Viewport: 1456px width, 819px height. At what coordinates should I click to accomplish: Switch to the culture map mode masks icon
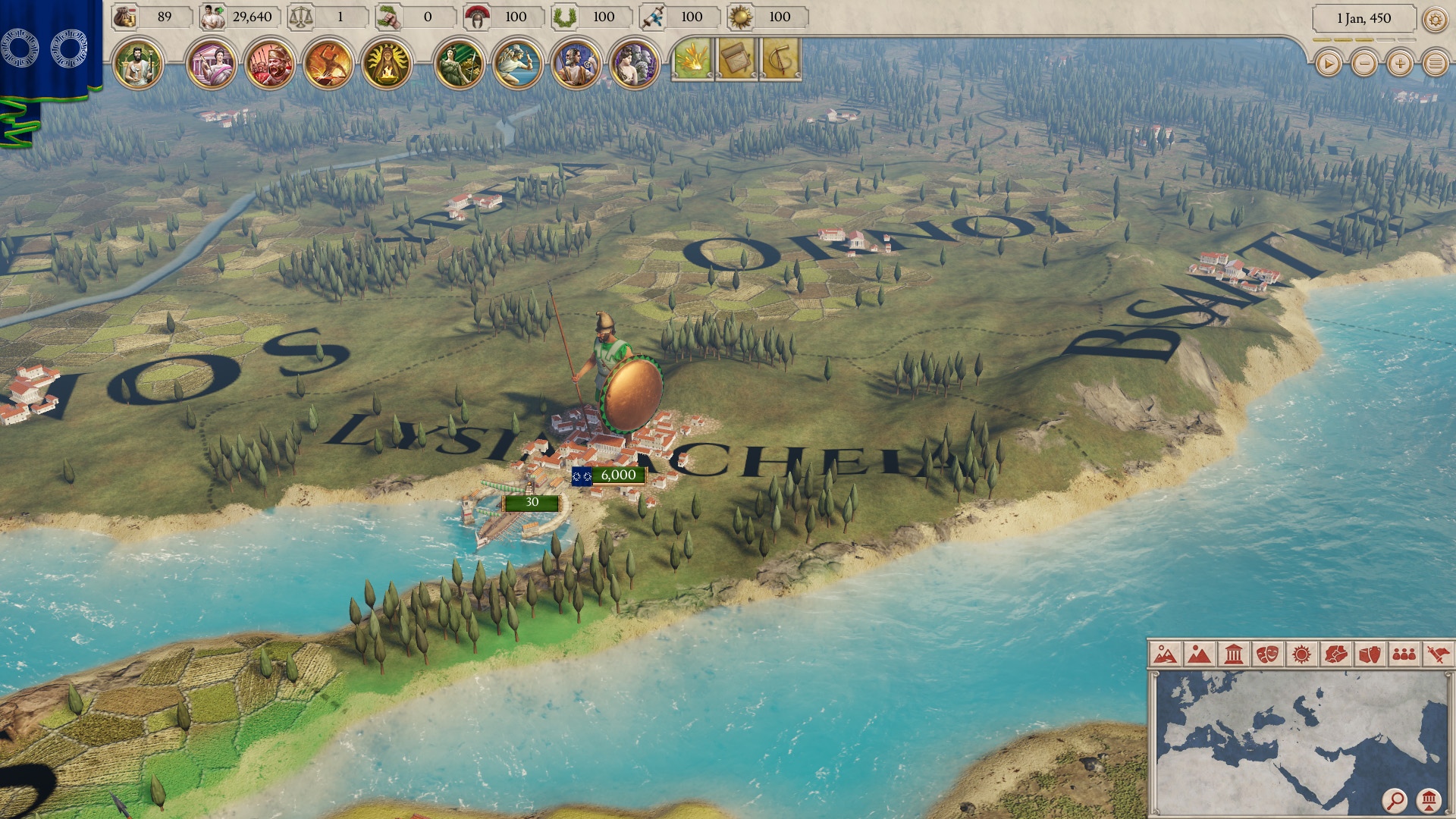point(1267,654)
